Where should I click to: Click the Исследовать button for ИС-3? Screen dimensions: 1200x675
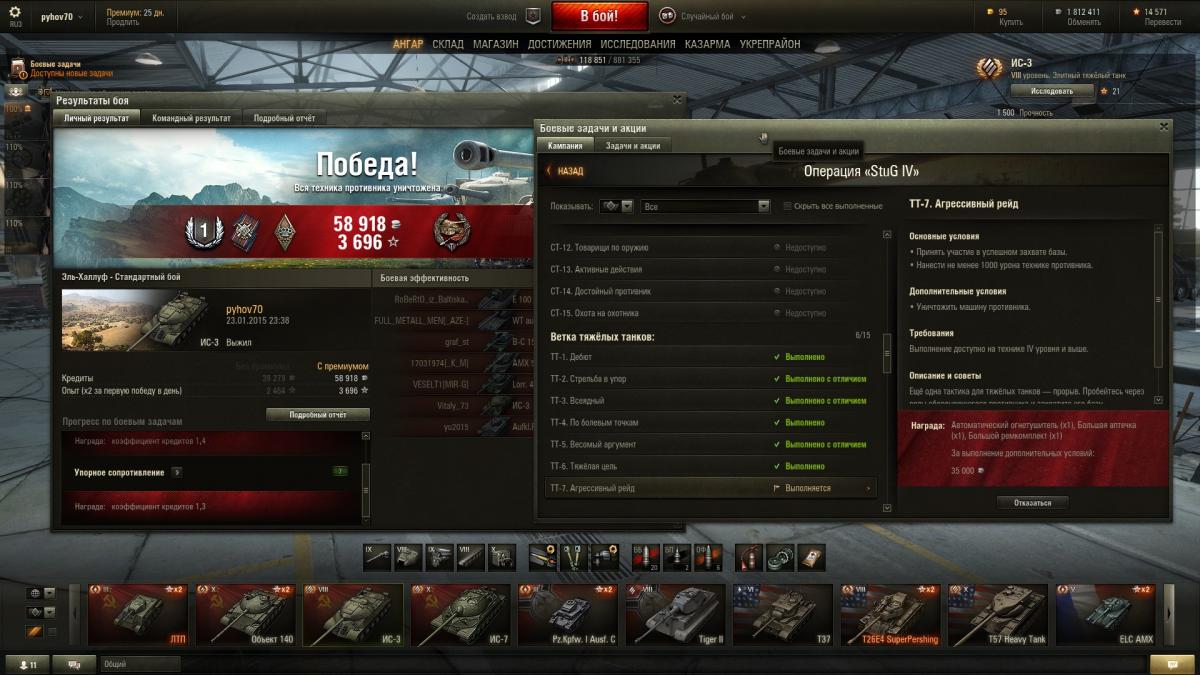(x=1051, y=91)
